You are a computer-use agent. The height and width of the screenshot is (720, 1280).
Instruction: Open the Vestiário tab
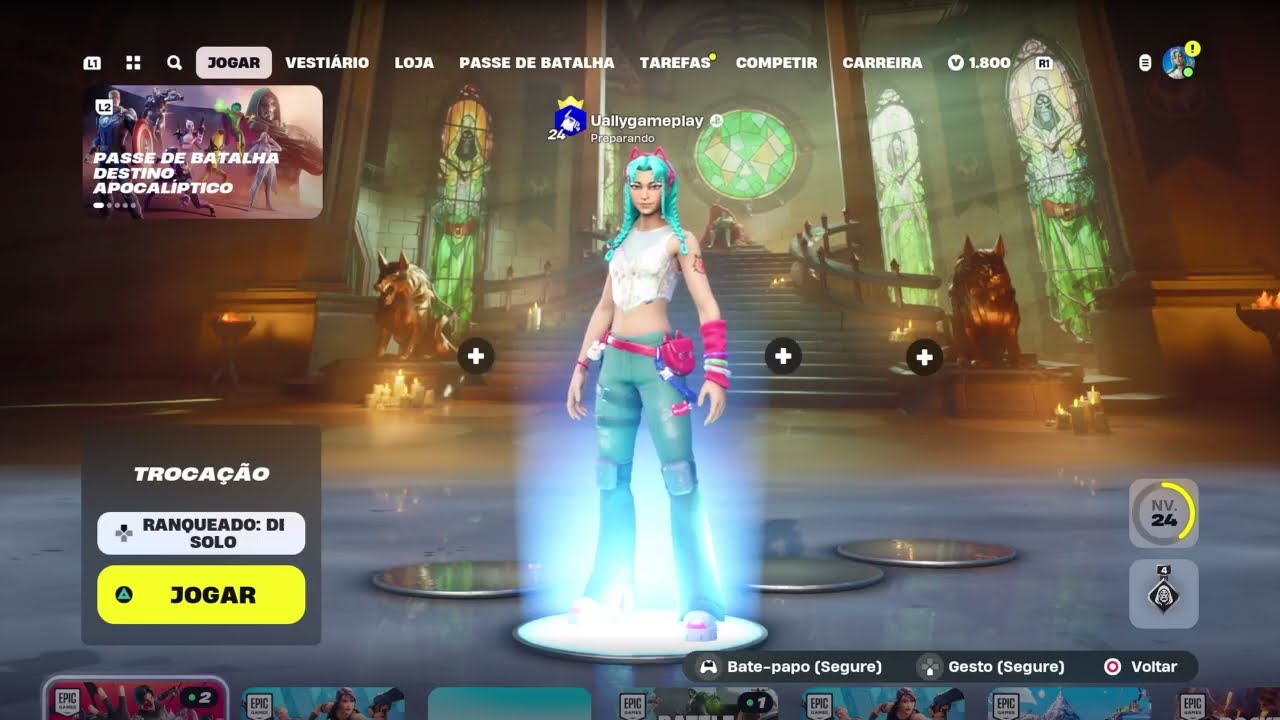327,62
